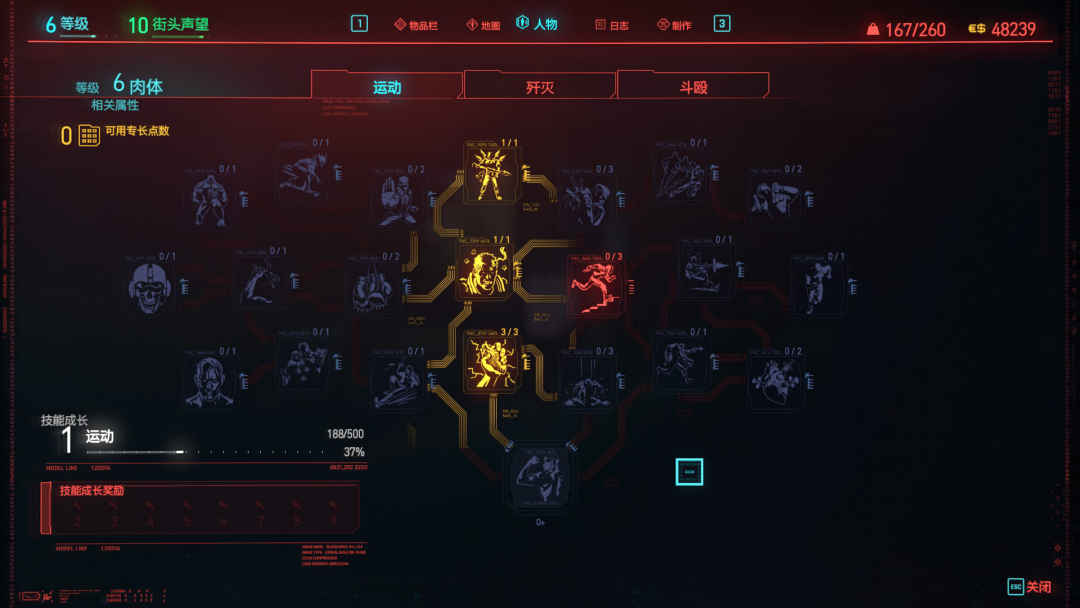Choose the half-cyborg face perk
The height and width of the screenshot is (608, 1080).
210,380
